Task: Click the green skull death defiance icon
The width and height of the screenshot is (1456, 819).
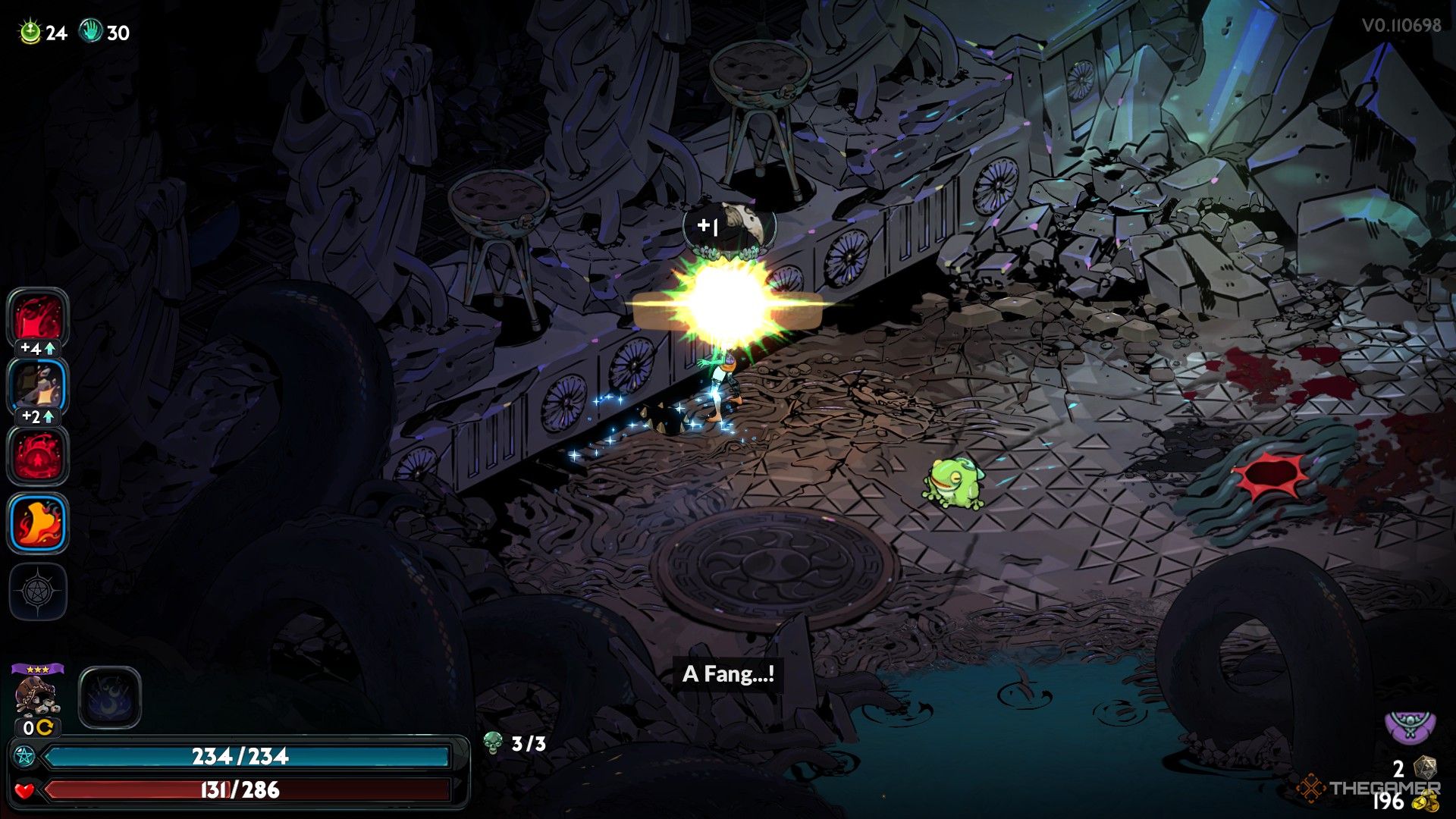Action: (x=493, y=743)
